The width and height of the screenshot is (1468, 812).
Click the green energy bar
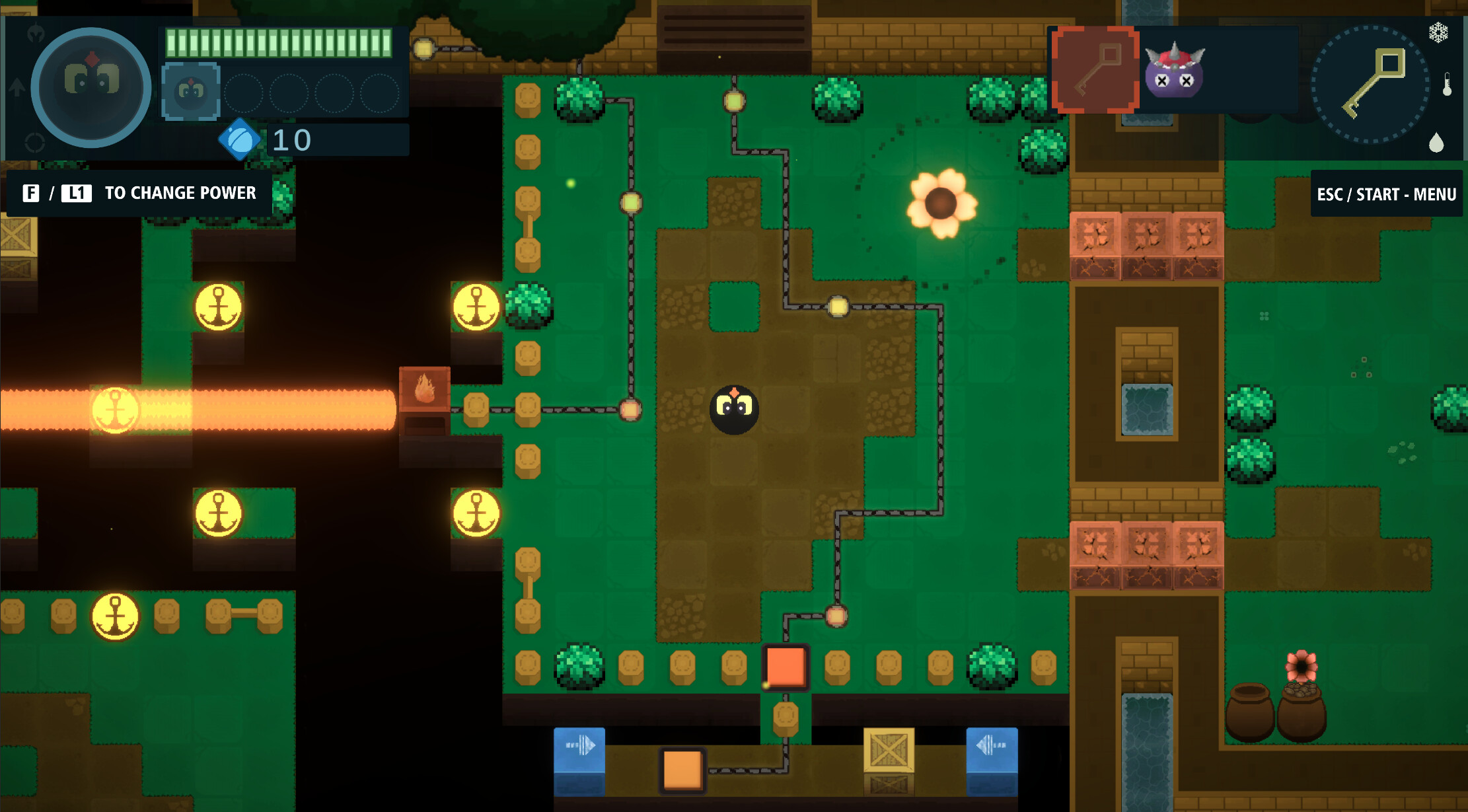click(x=277, y=42)
